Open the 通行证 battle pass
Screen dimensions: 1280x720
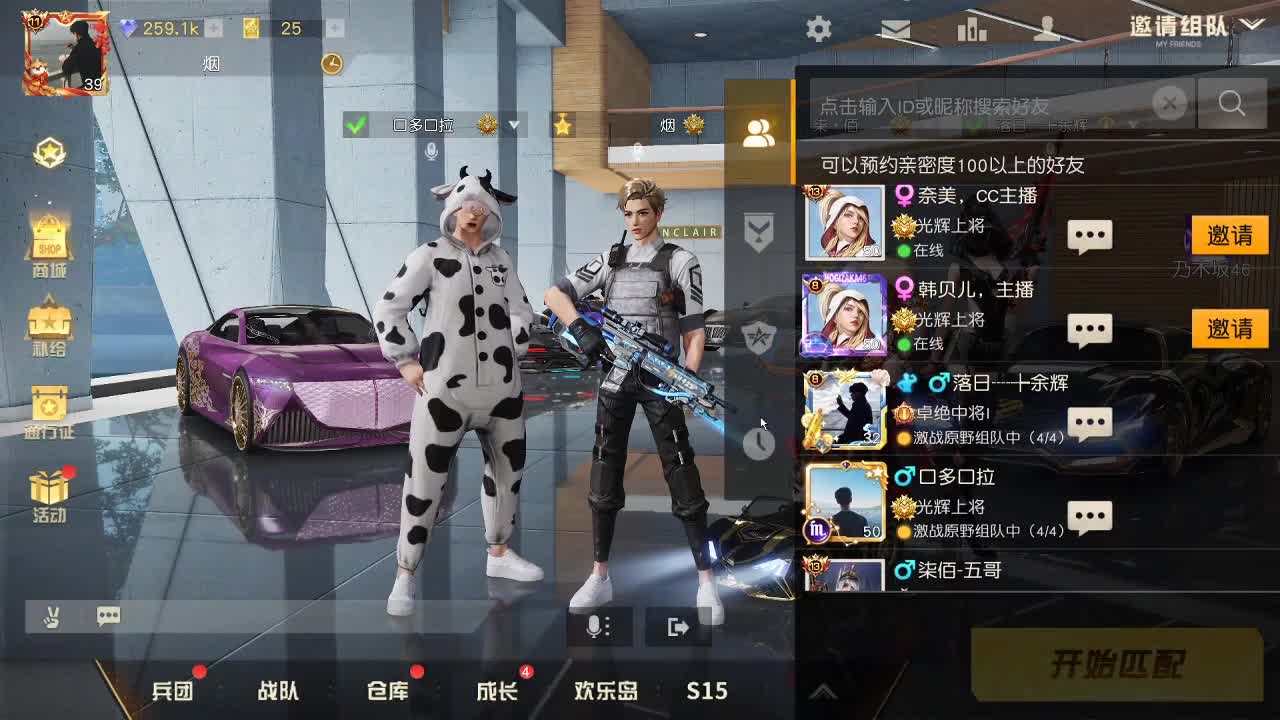click(48, 410)
